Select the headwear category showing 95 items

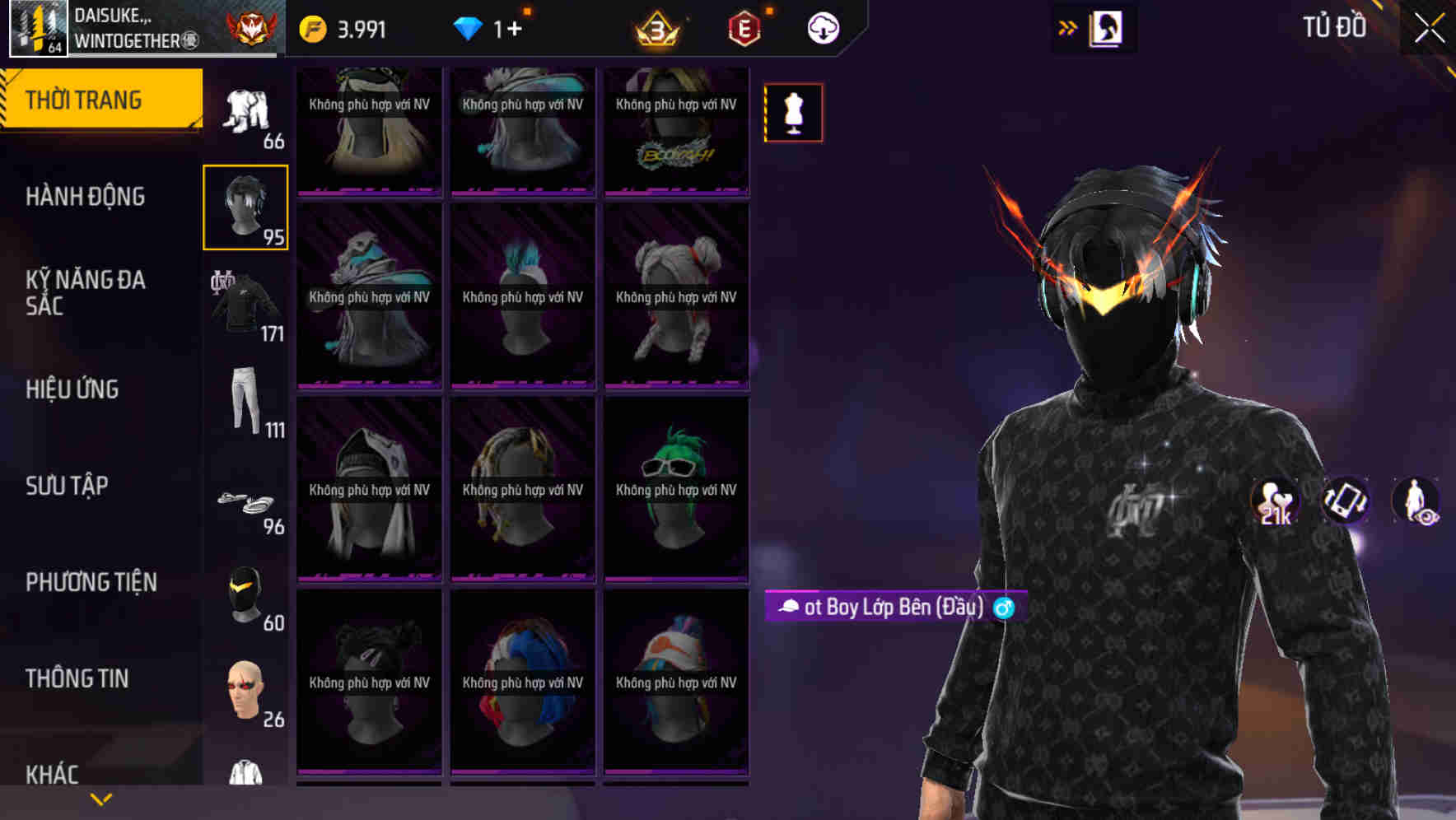click(245, 206)
